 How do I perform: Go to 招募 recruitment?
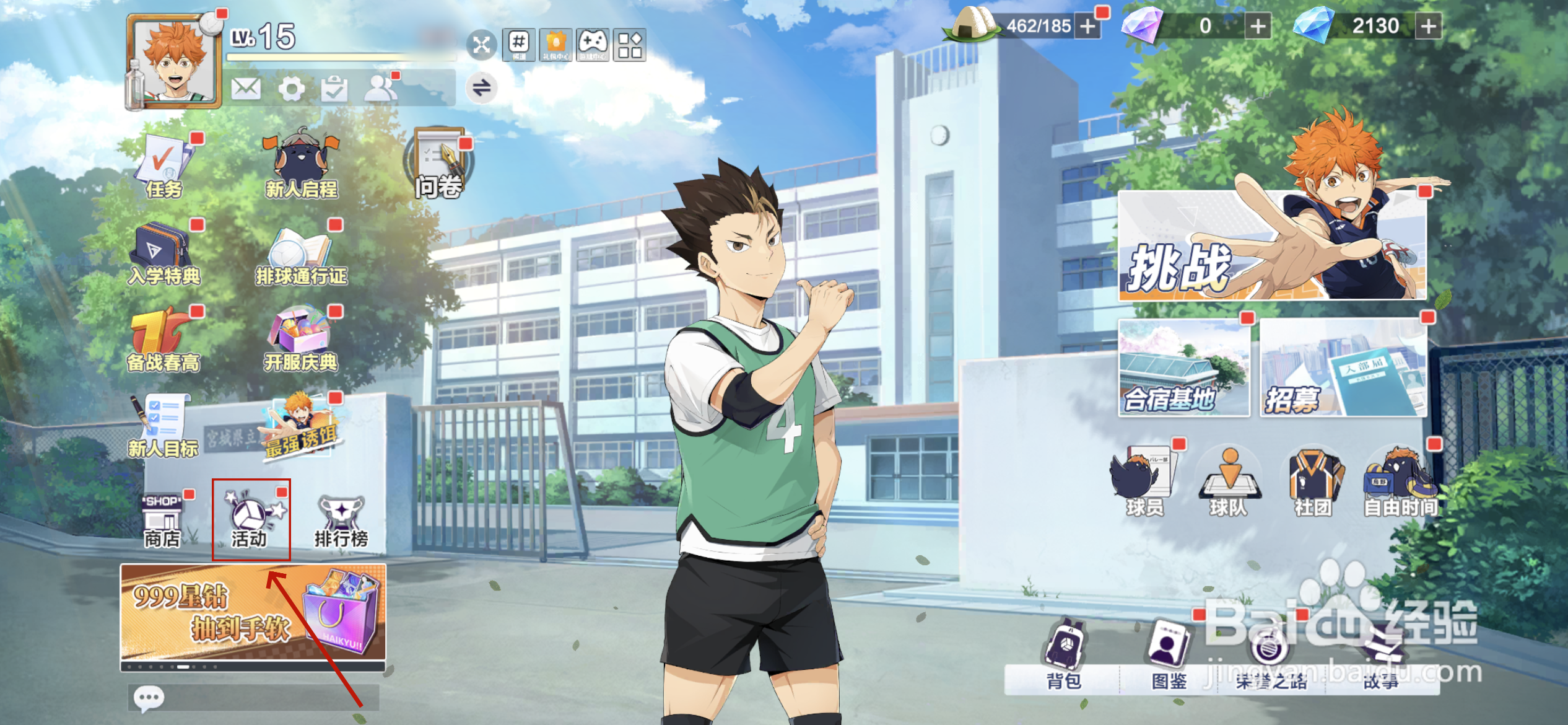(x=1343, y=368)
